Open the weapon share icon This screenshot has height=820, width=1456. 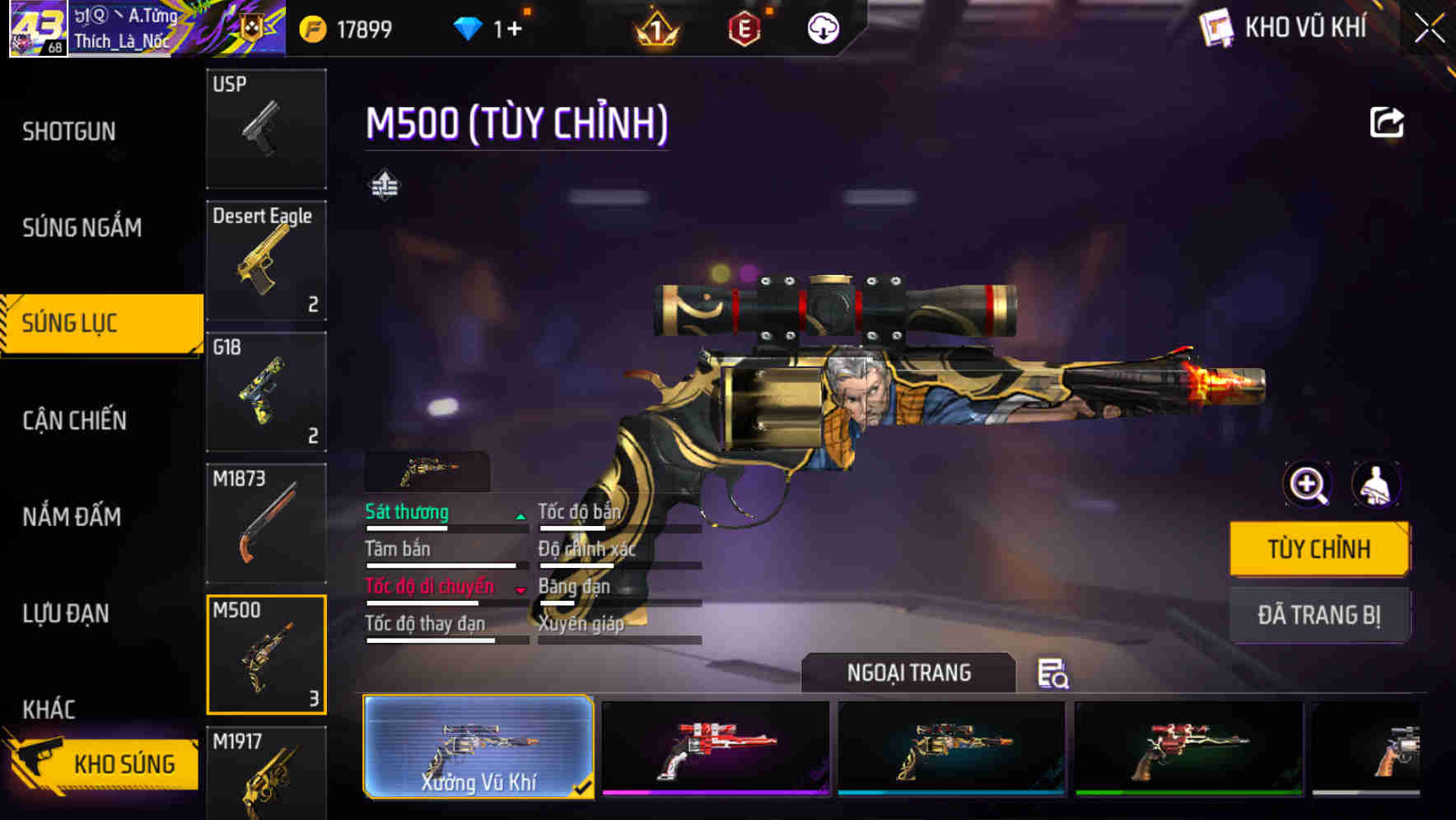coord(1388,120)
